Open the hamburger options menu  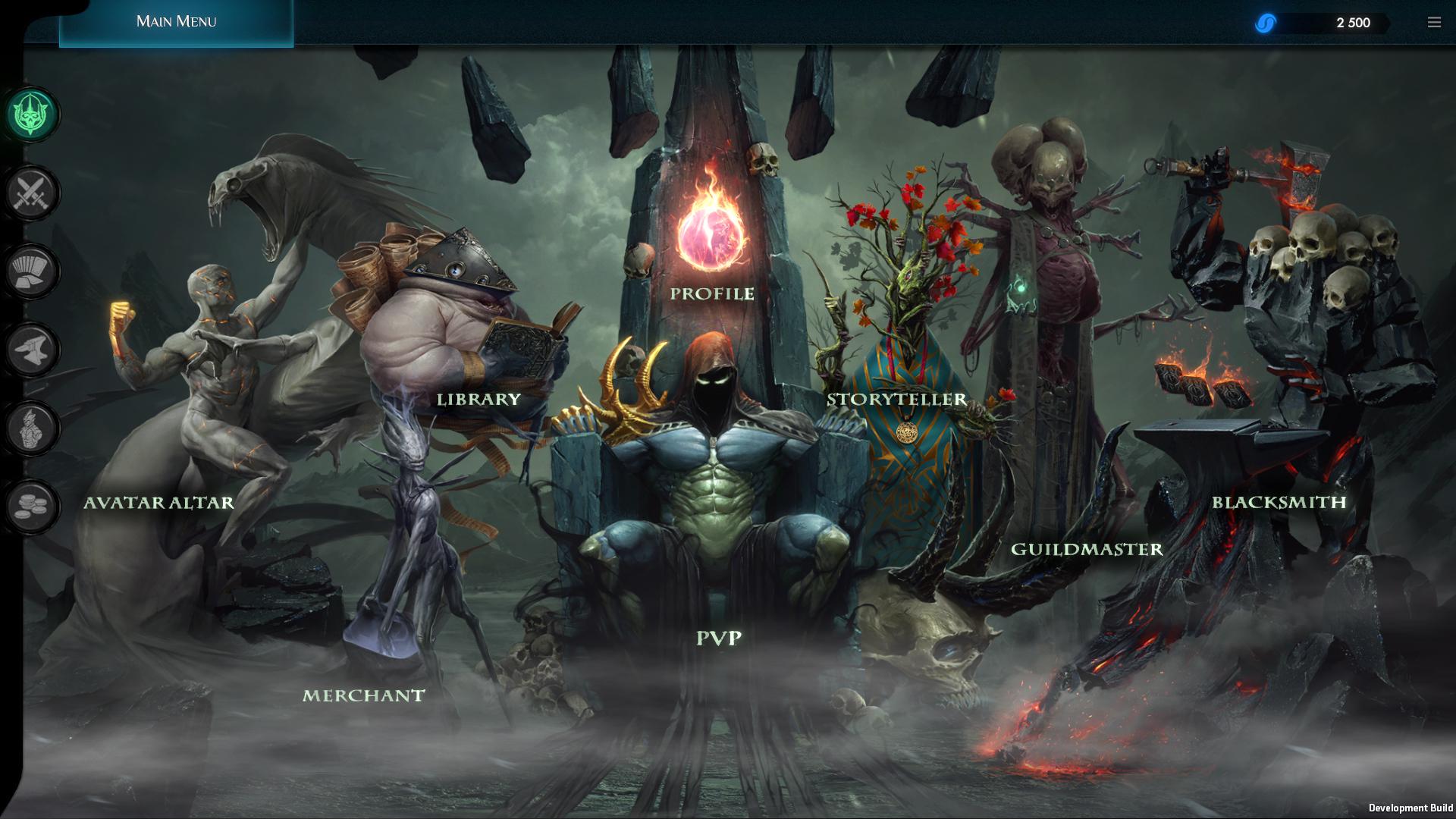(x=1434, y=23)
